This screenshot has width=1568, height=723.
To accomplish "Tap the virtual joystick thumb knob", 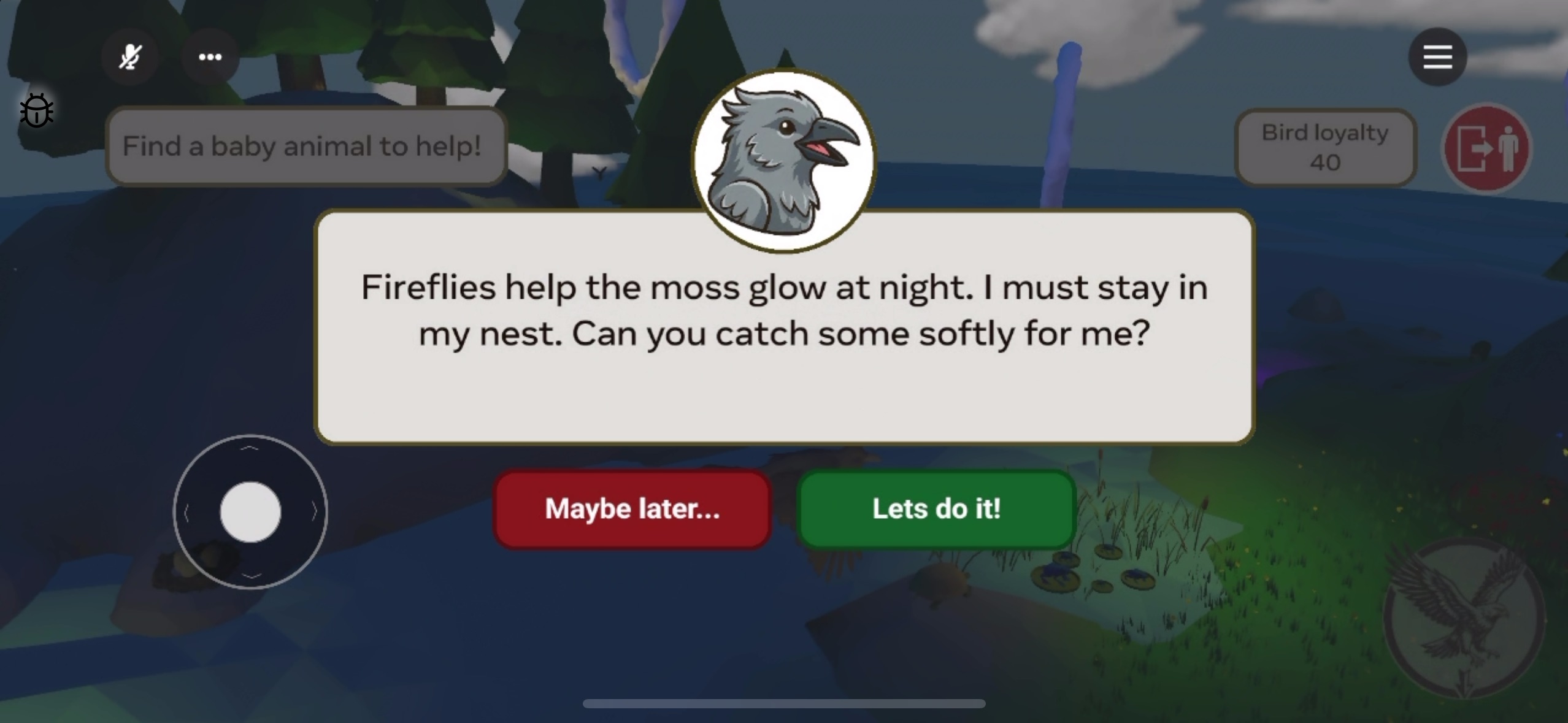I will 250,512.
